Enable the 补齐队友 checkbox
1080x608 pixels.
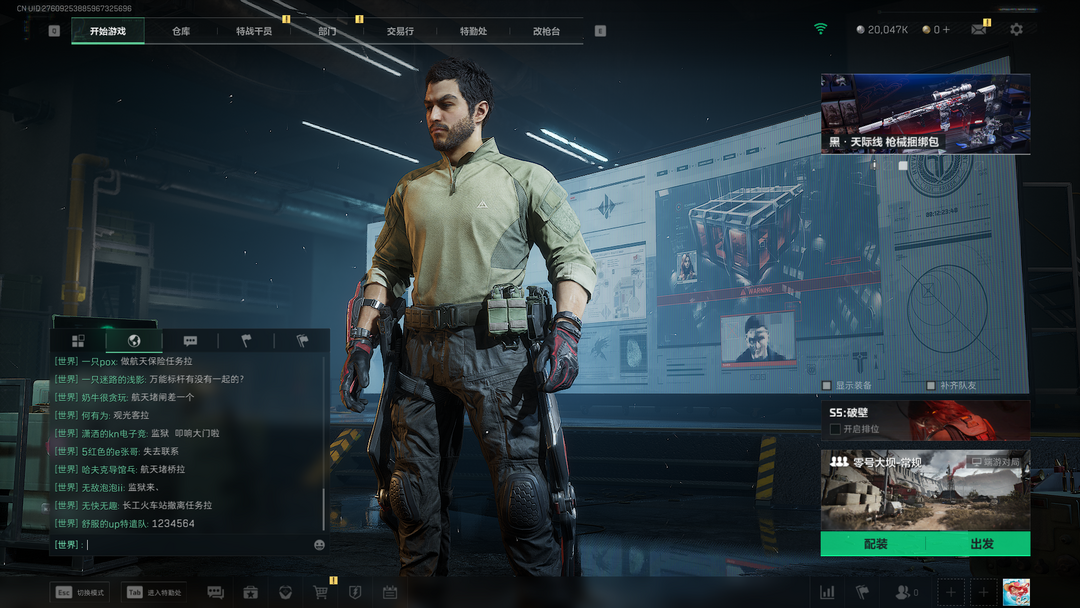(931, 385)
